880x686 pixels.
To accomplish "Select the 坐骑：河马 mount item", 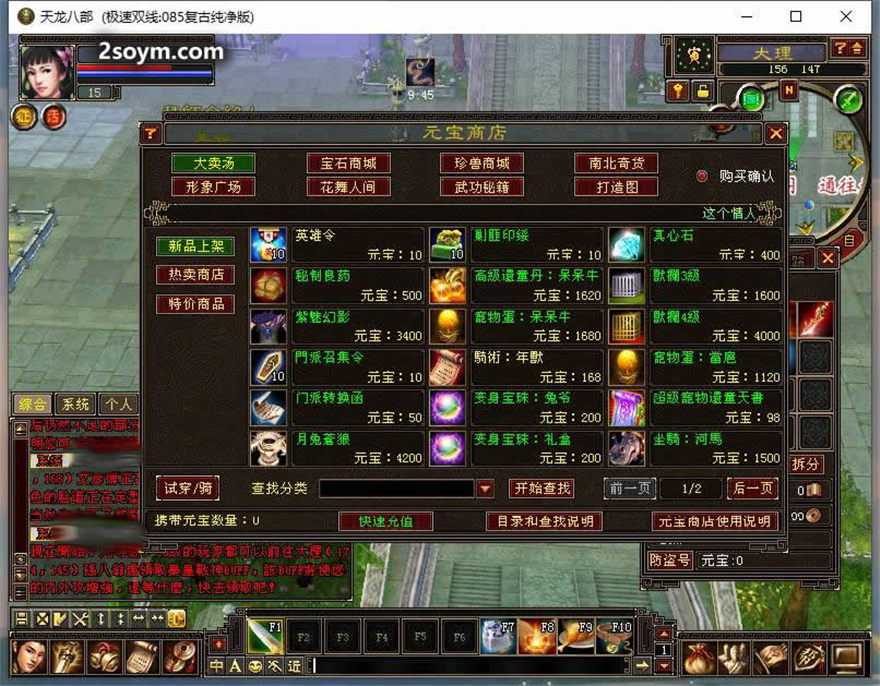I will tap(627, 449).
